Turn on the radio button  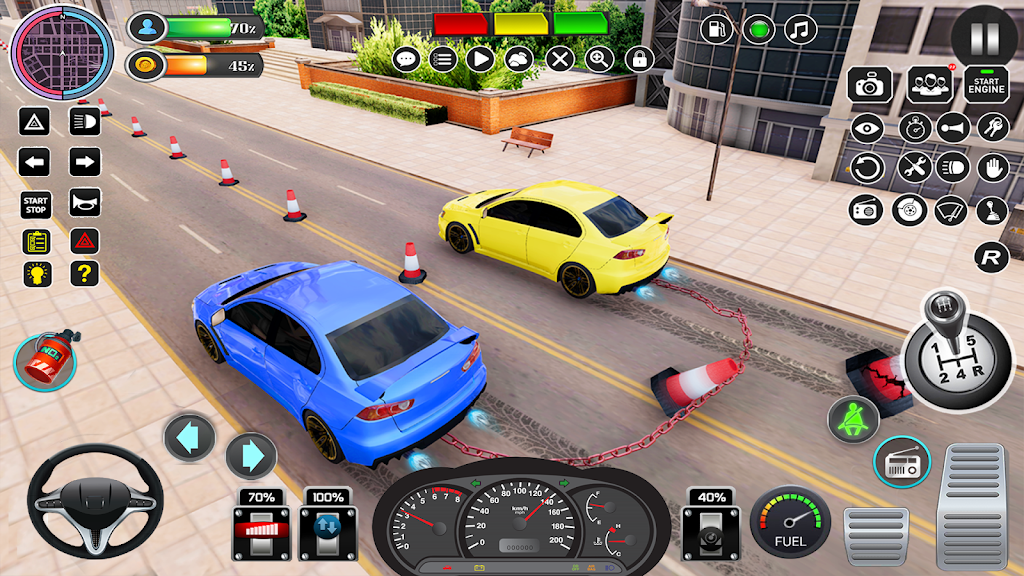click(901, 462)
